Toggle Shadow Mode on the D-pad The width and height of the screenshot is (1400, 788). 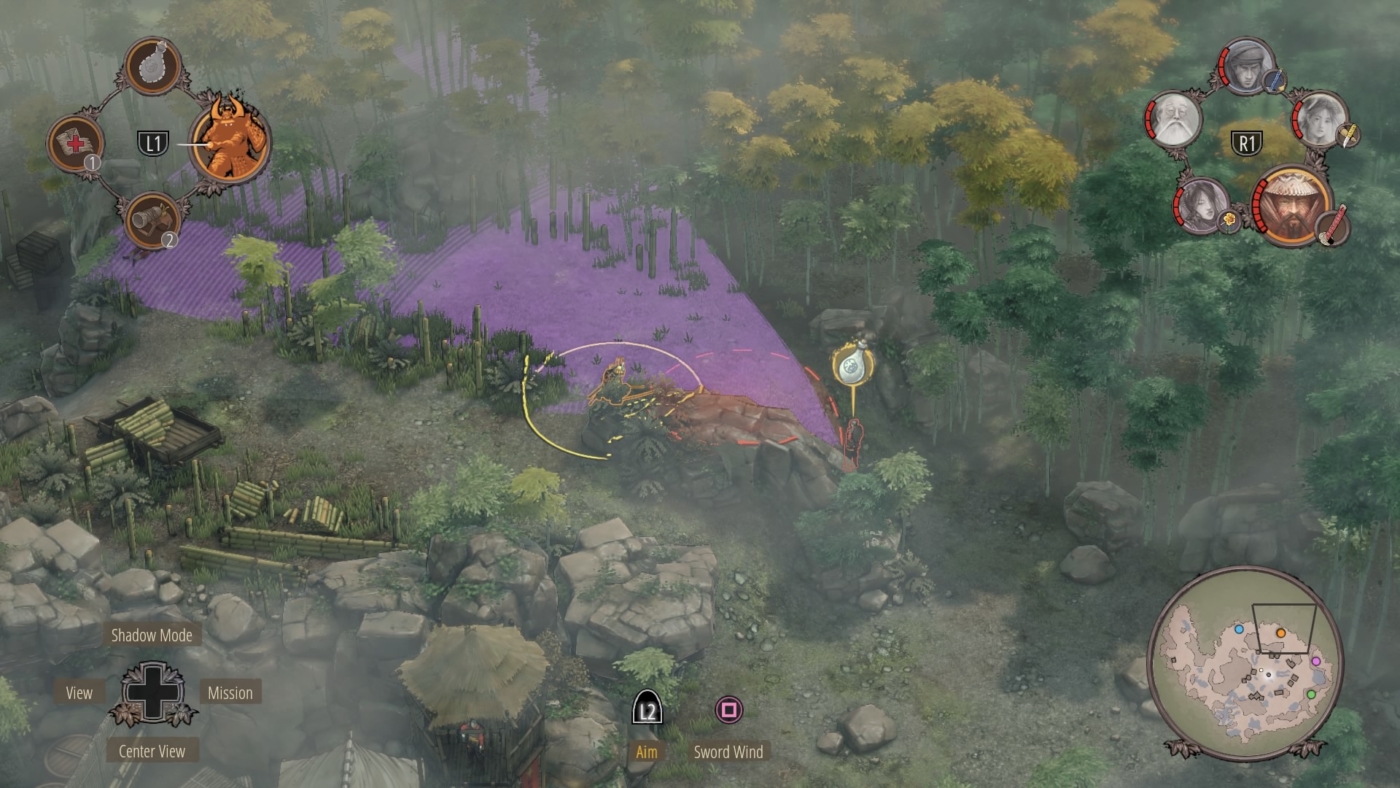150,634
